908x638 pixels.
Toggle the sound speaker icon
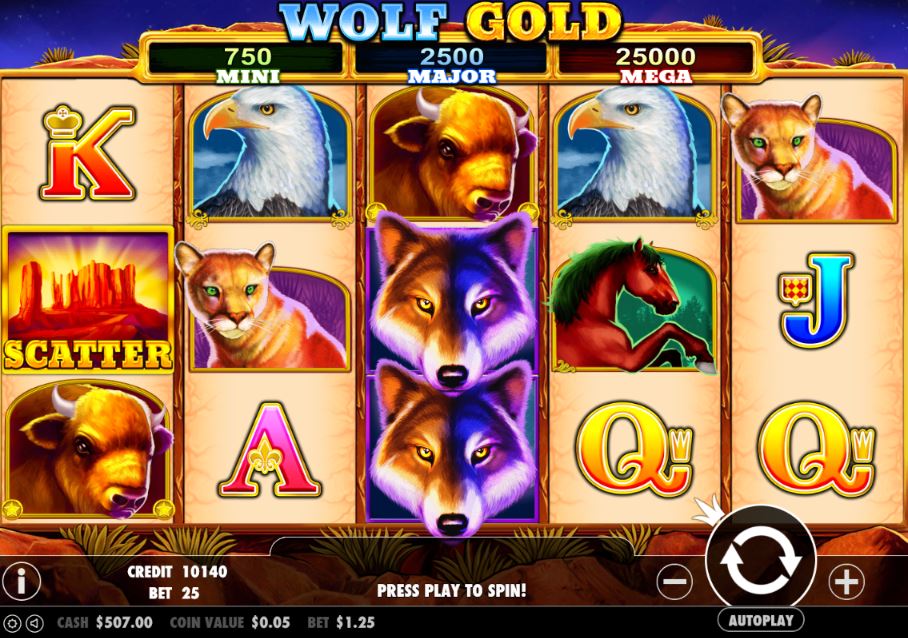[34, 622]
